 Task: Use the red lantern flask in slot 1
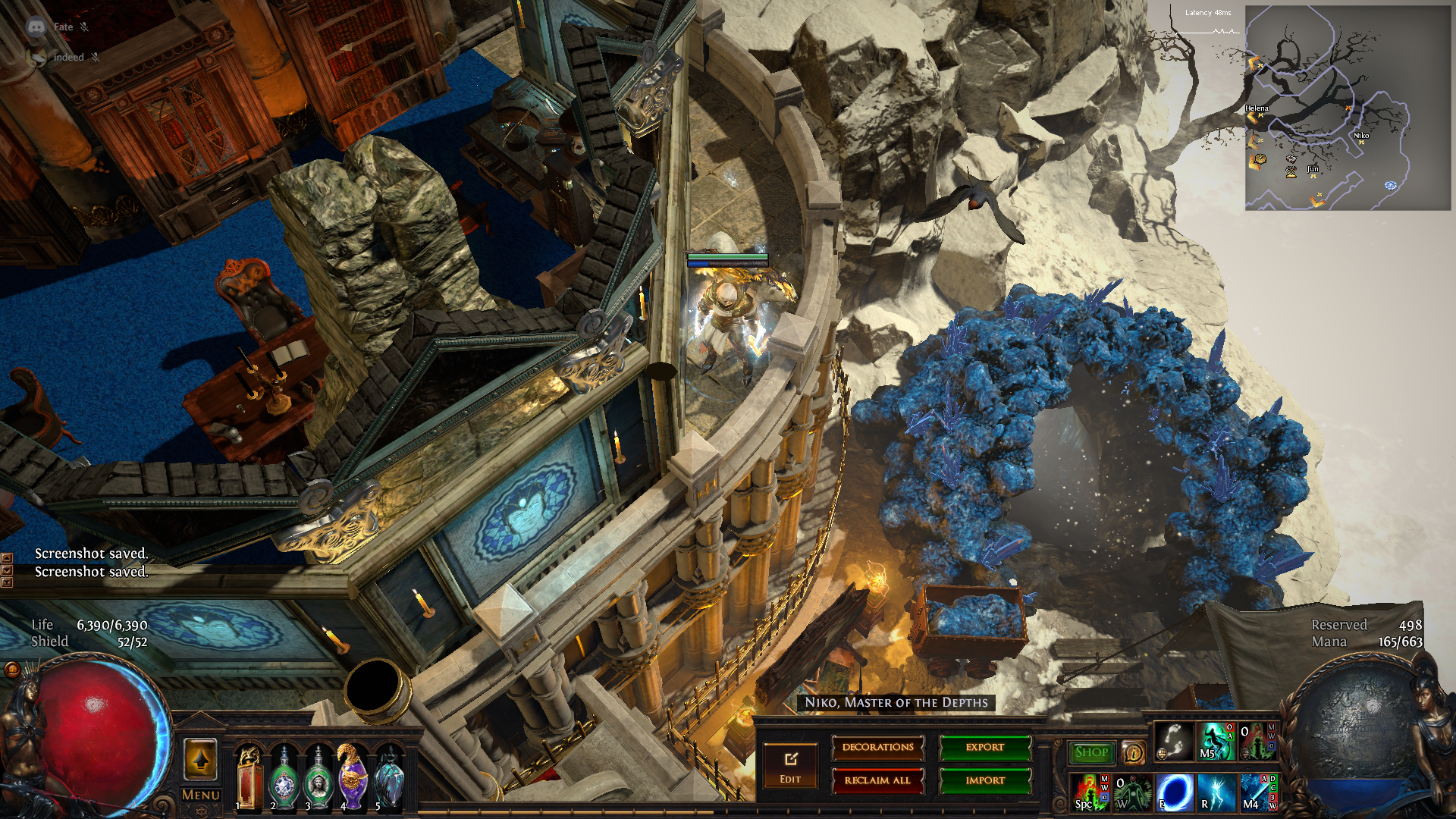click(249, 777)
